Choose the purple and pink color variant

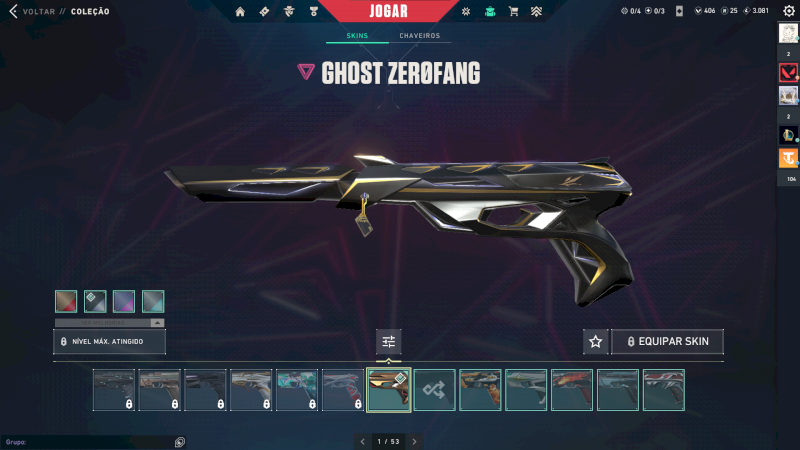(x=124, y=301)
